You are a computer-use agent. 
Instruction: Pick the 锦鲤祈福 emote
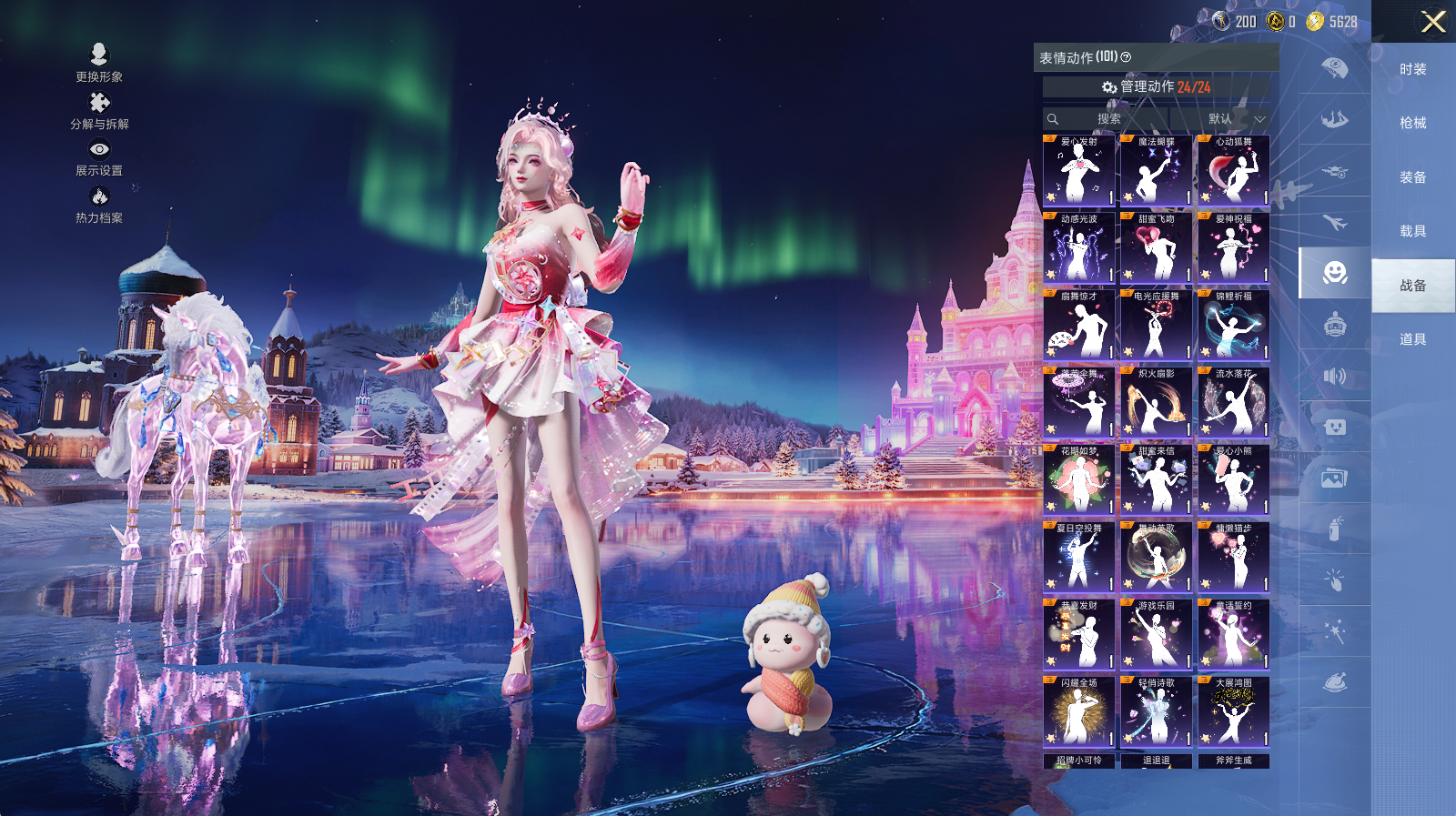coord(1233,326)
